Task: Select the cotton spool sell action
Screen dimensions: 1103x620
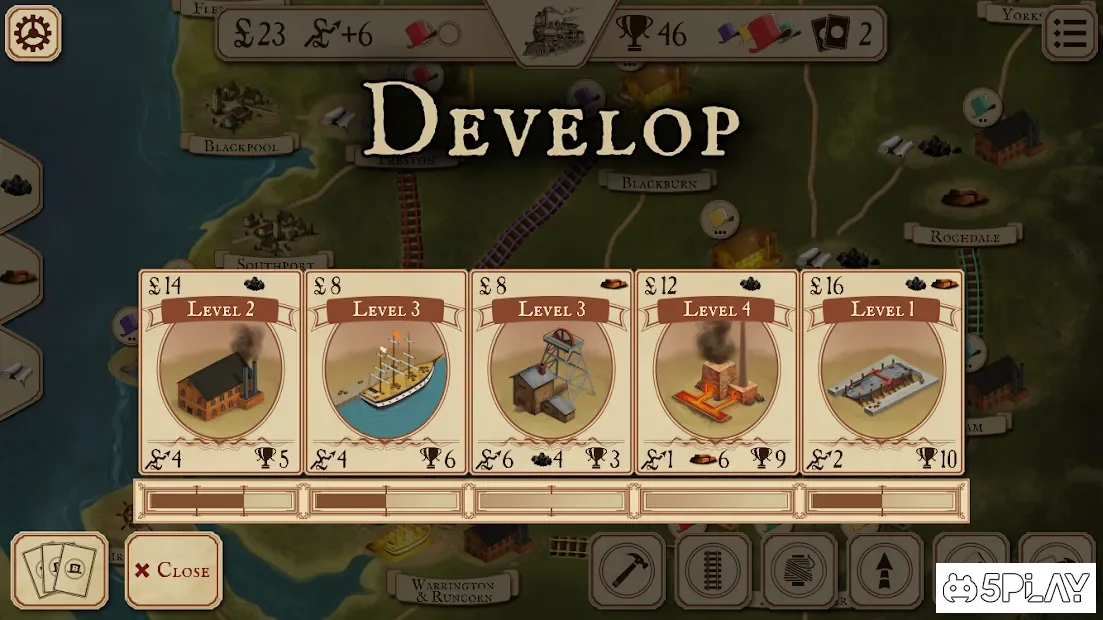Action: (799, 571)
